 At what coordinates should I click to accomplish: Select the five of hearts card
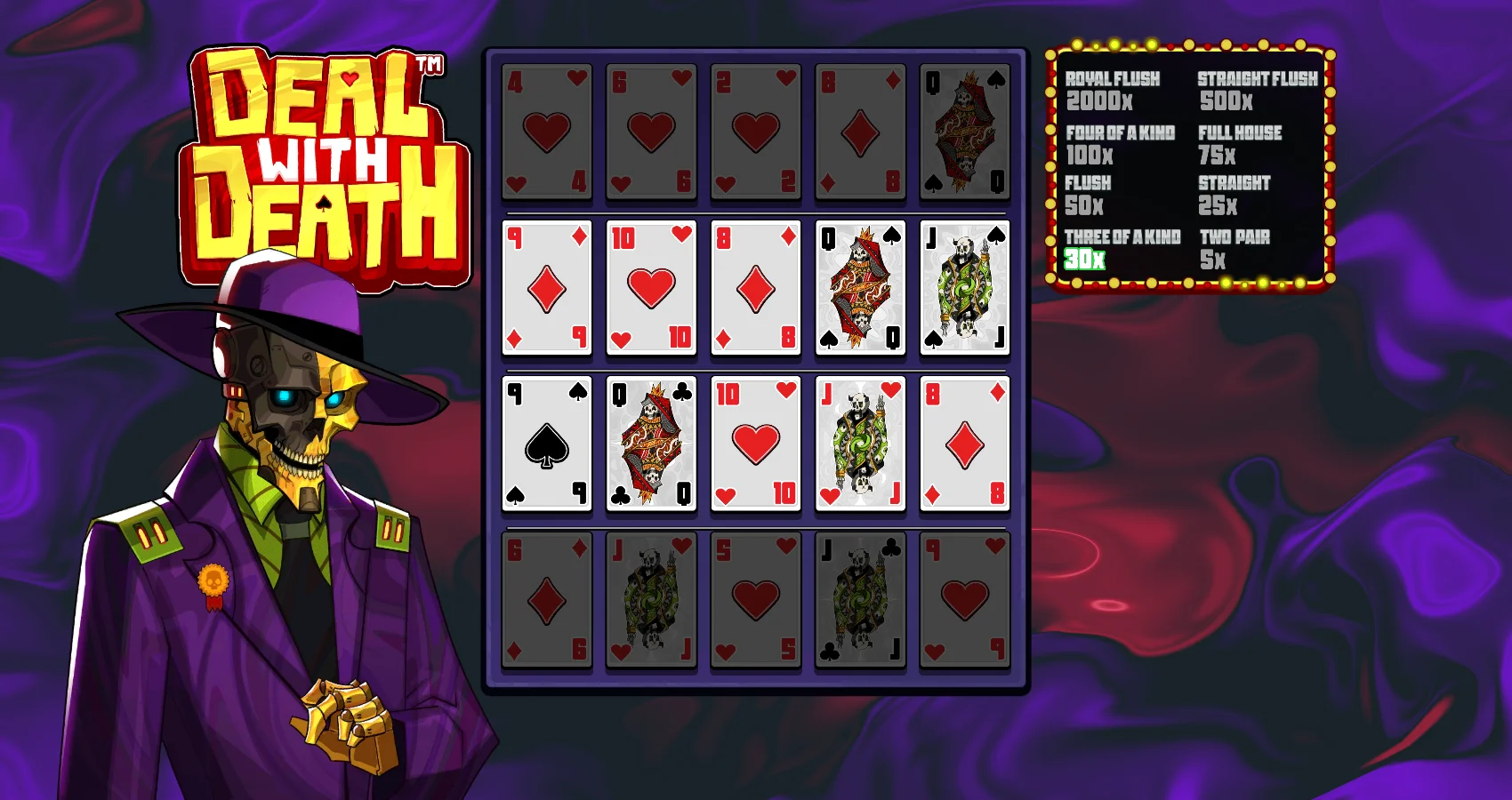coord(755,600)
